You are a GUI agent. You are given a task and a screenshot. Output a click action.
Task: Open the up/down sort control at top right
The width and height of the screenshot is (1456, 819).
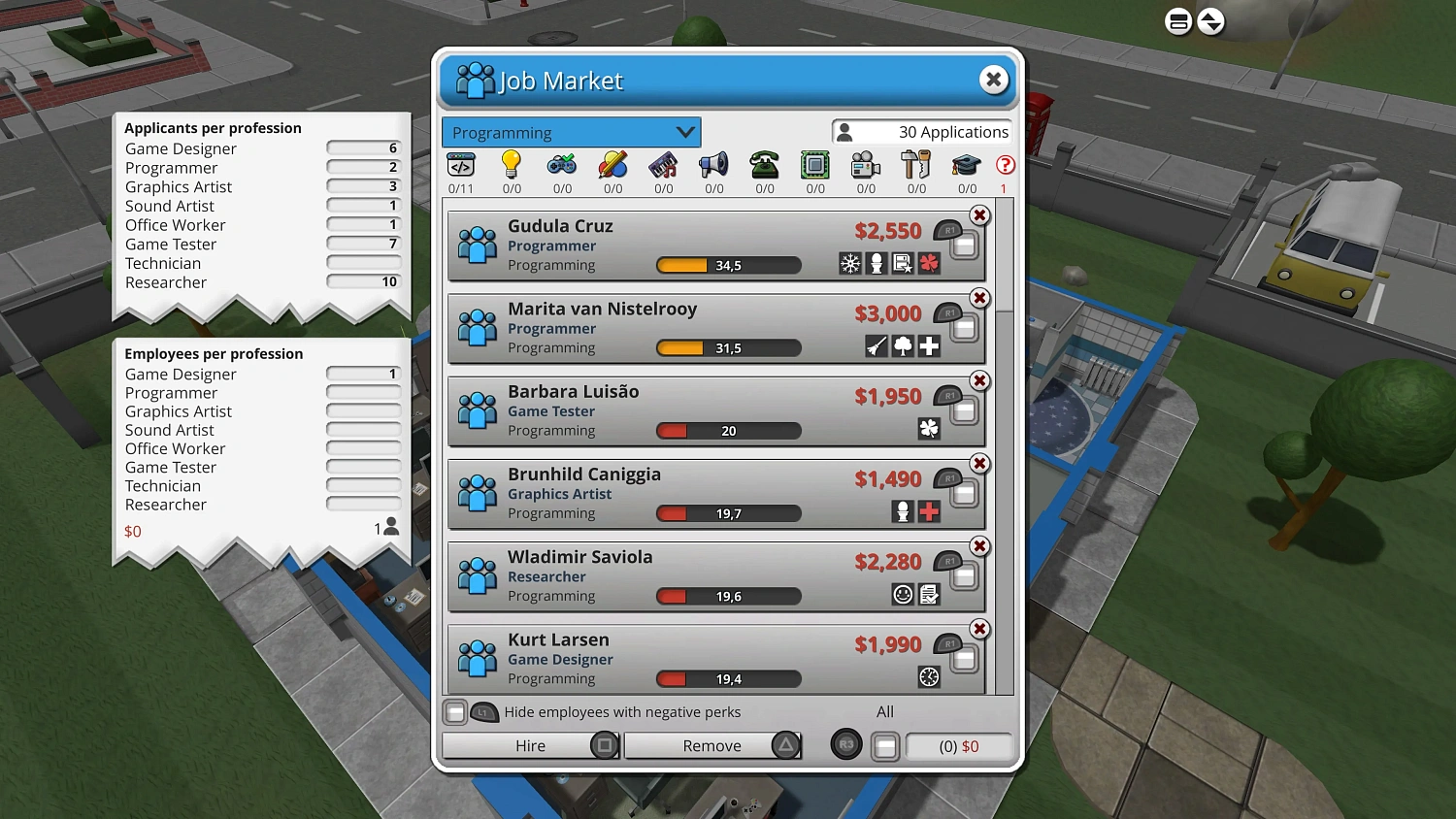coord(1211,20)
